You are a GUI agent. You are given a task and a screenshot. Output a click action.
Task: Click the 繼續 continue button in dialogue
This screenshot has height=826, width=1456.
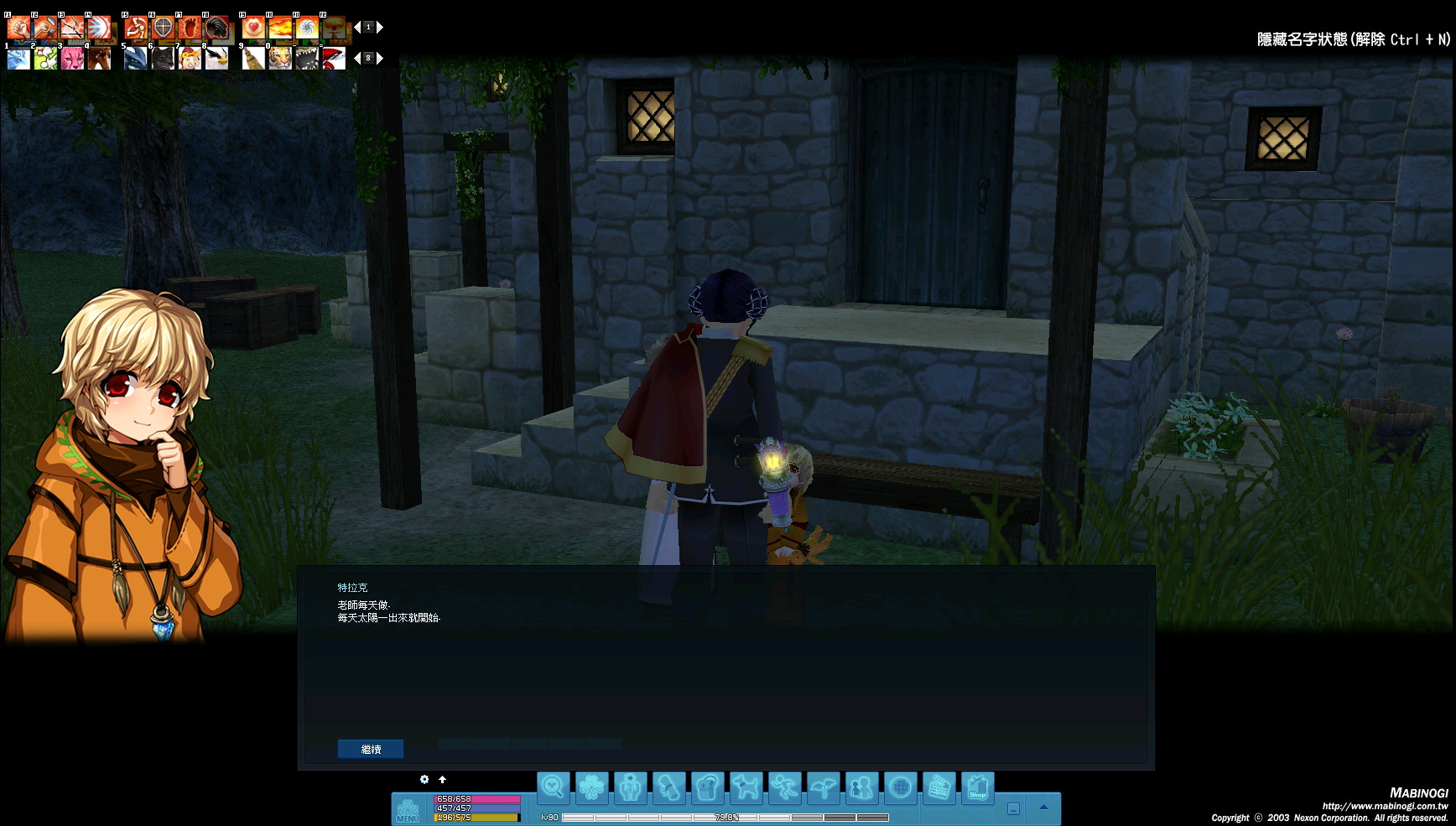point(370,749)
